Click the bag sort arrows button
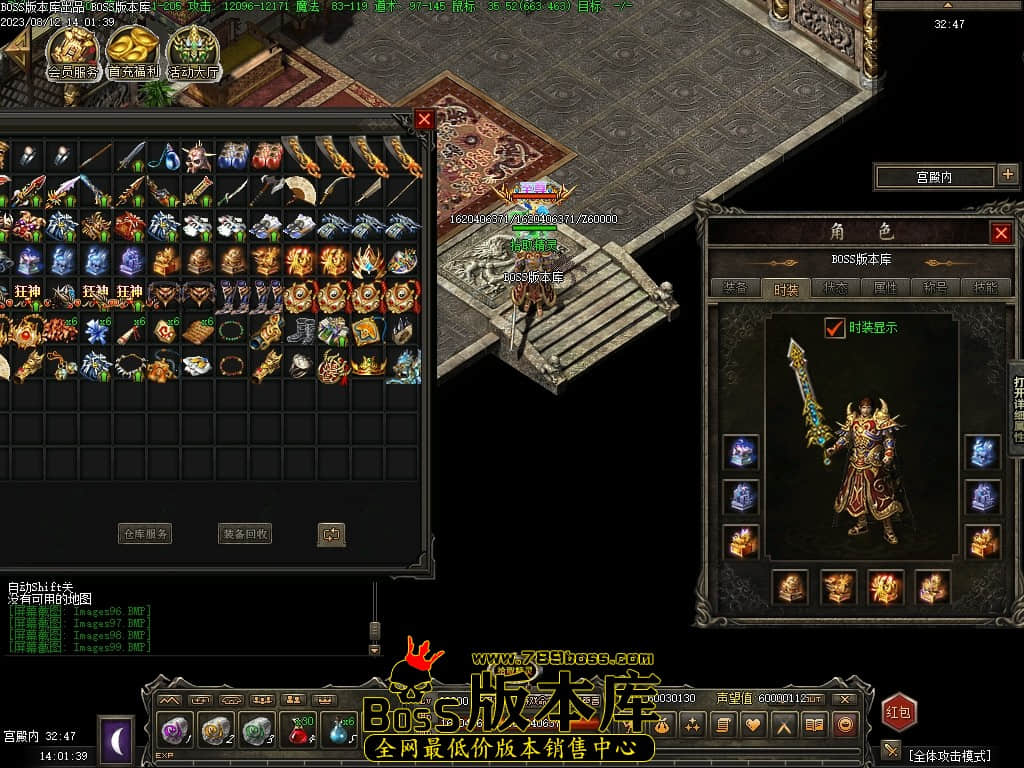Screen dimensions: 1024x768 coord(332,534)
